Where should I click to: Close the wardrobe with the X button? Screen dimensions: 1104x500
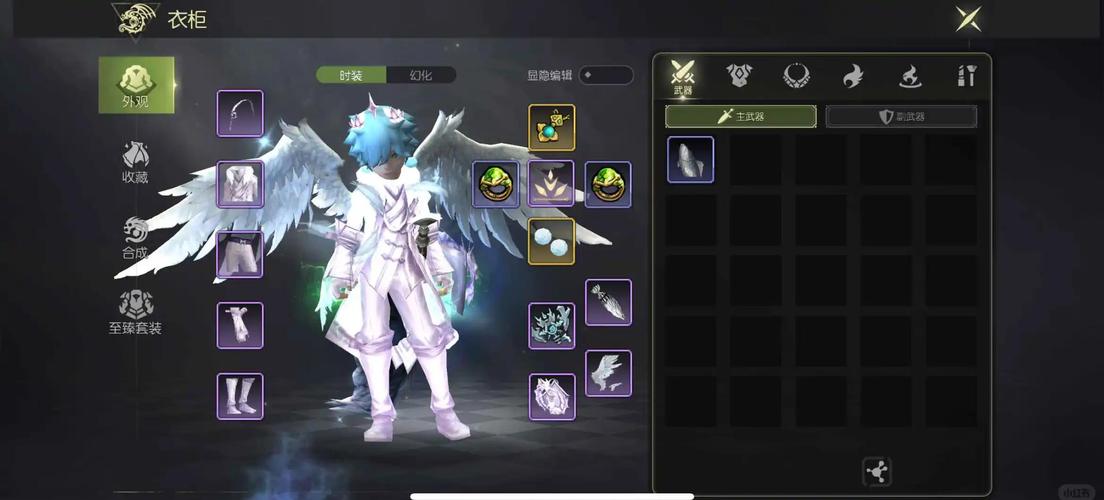point(967,19)
